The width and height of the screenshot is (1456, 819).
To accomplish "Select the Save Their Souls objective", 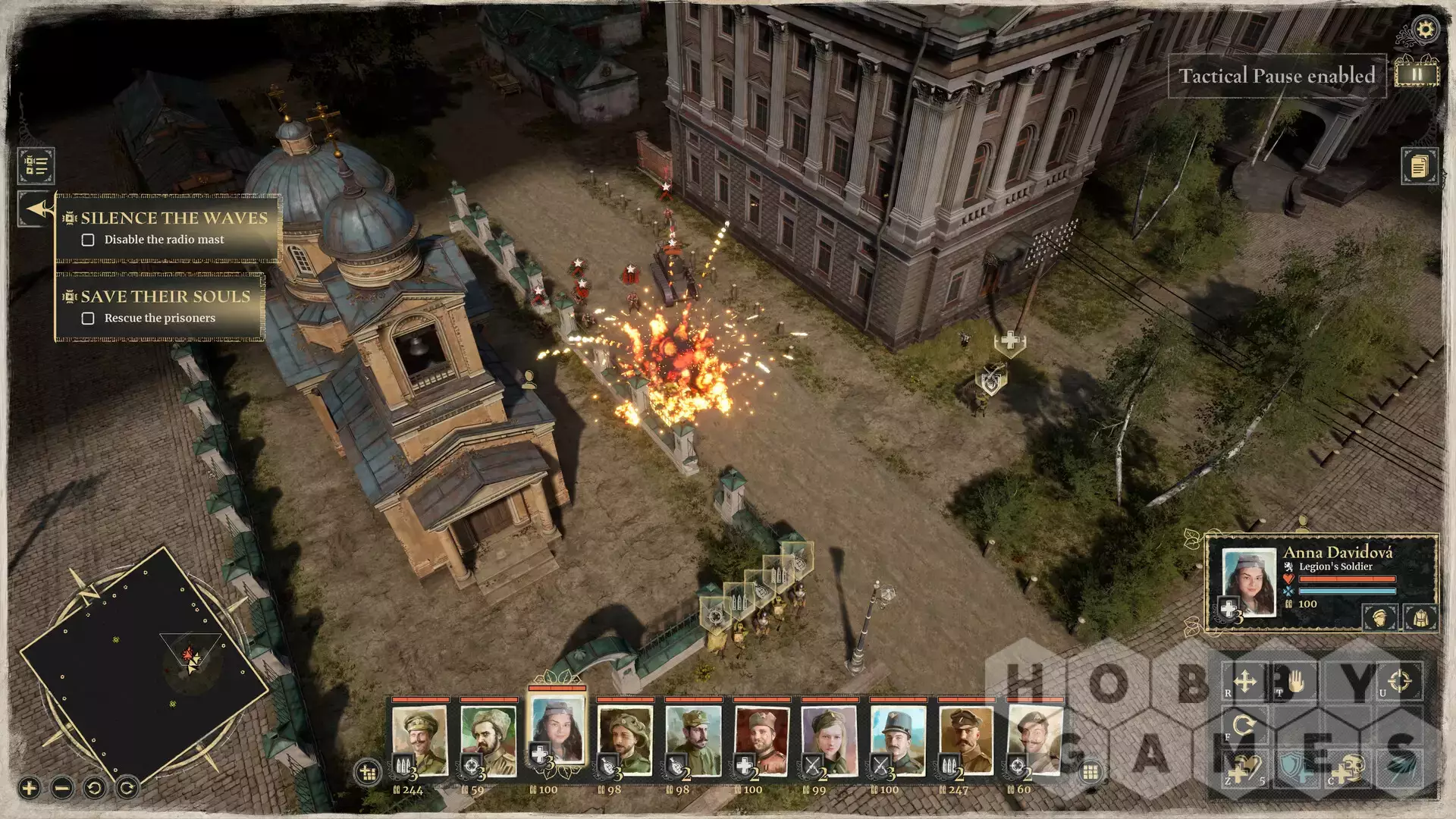I will pyautogui.click(x=165, y=297).
